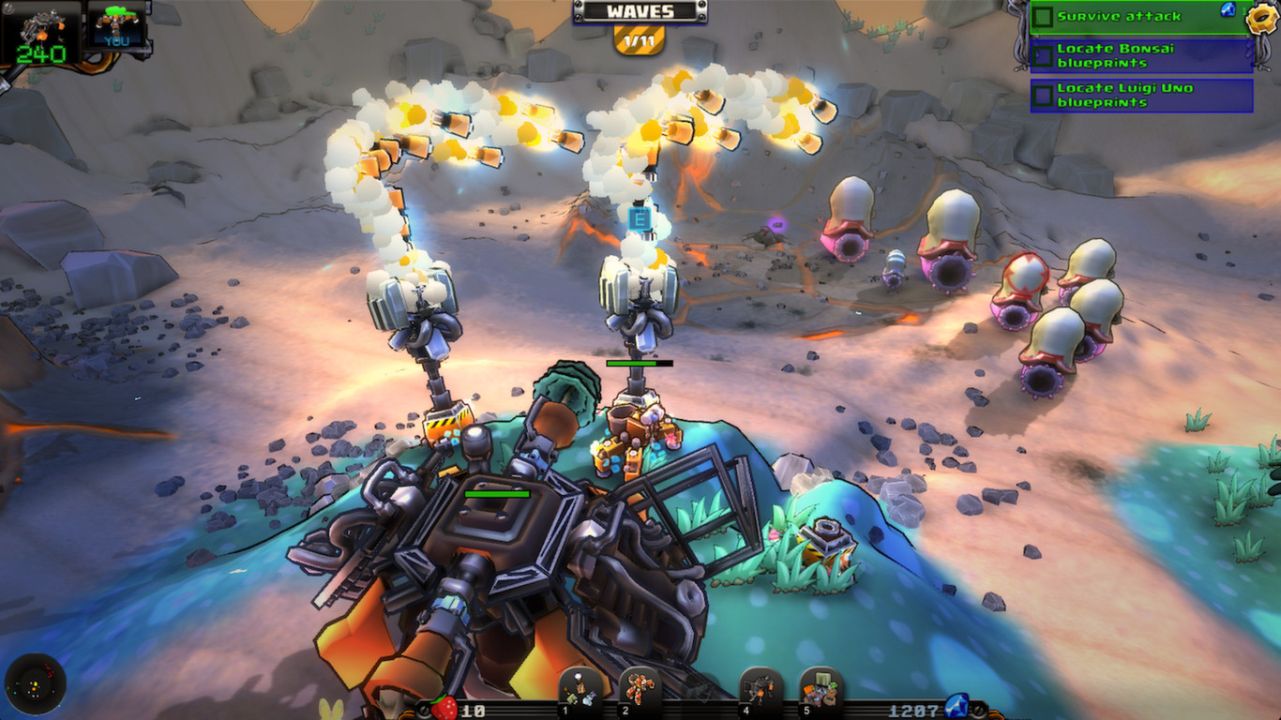Click the 1/11 wave counter shield

(638, 40)
